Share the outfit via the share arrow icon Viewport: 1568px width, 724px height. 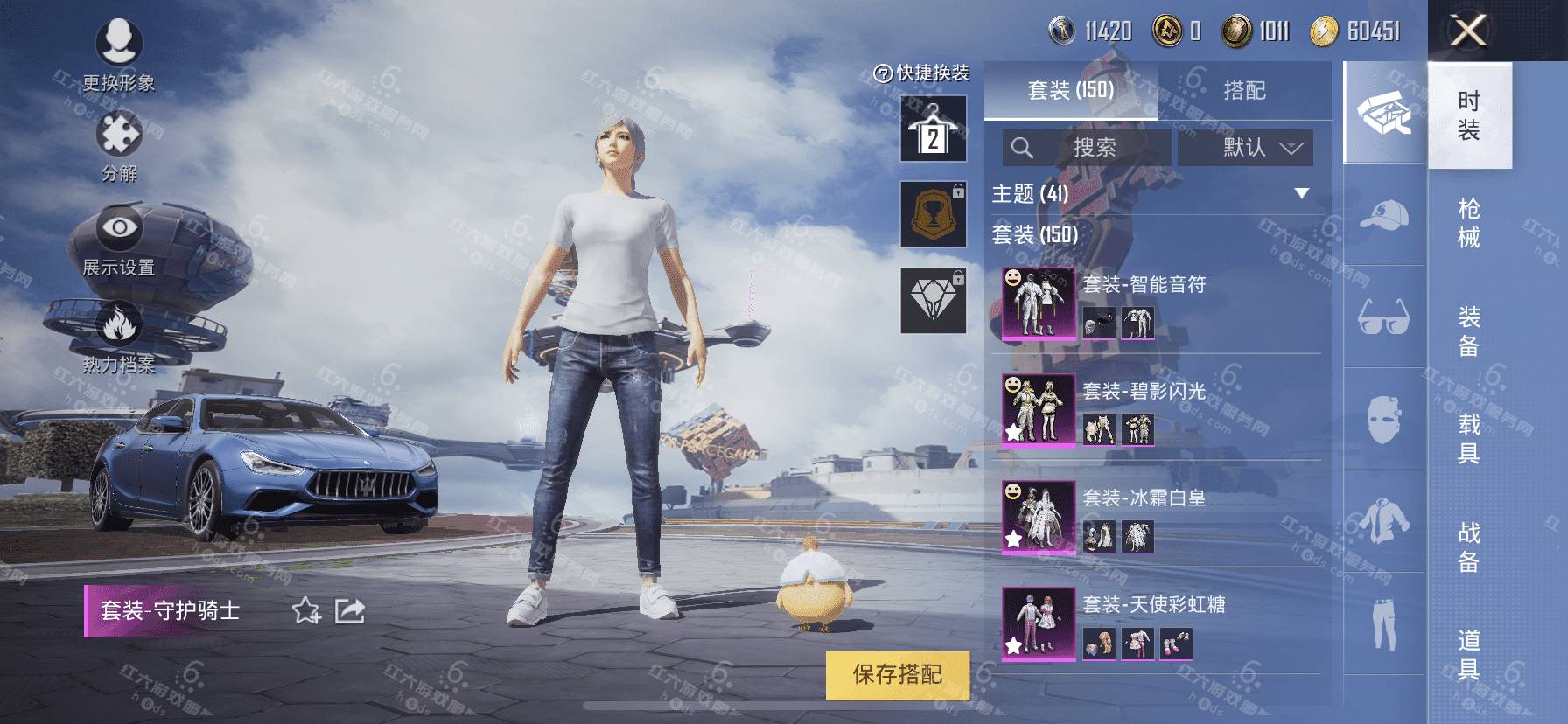click(350, 610)
